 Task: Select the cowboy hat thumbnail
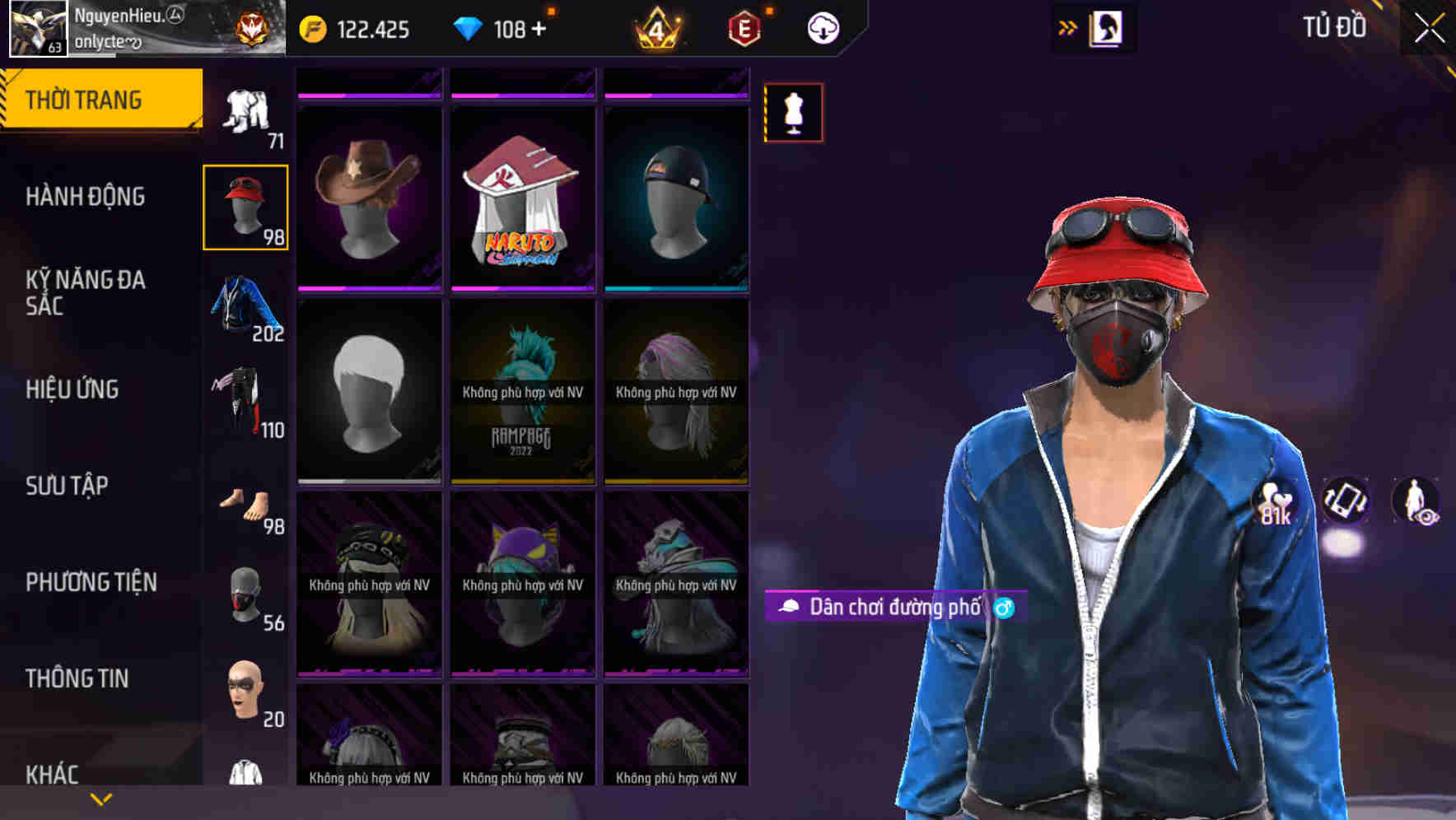(369, 198)
